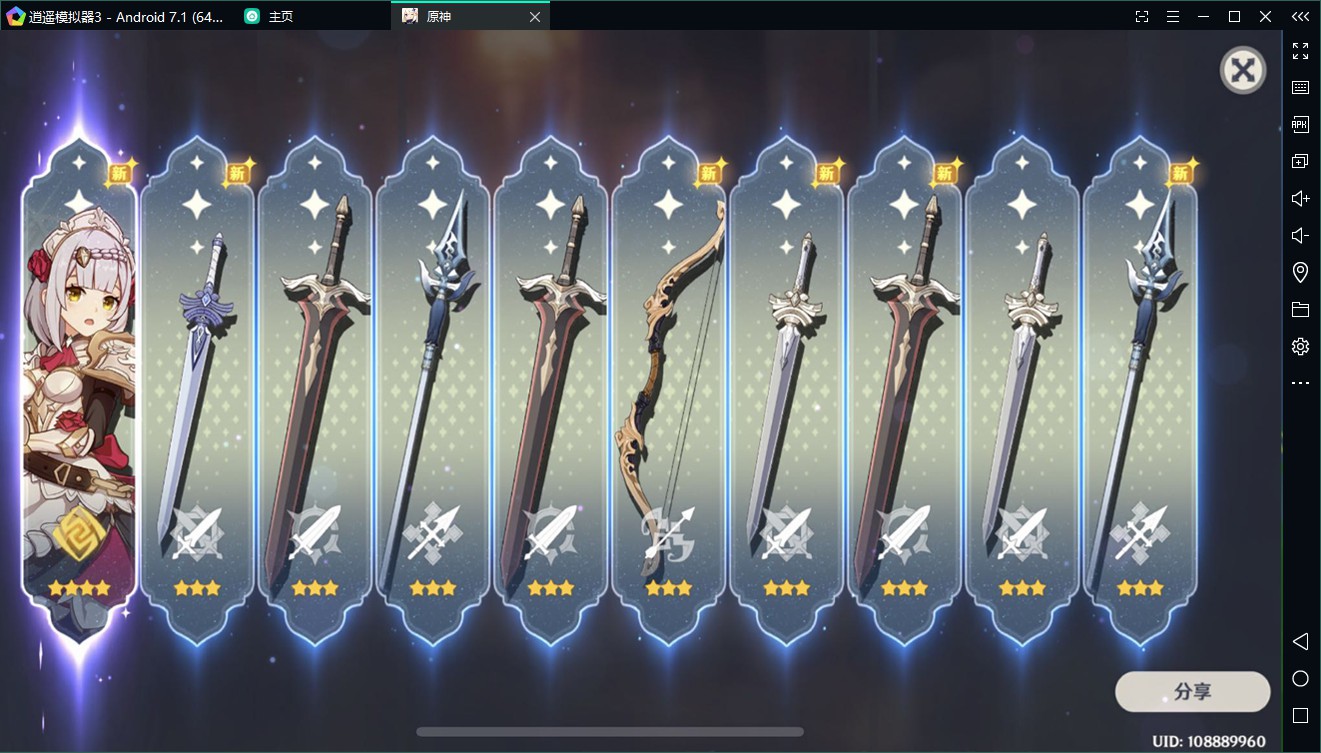Screen dimensions: 1321x753
Task: Open the emulator settings gear
Action: 1300,346
